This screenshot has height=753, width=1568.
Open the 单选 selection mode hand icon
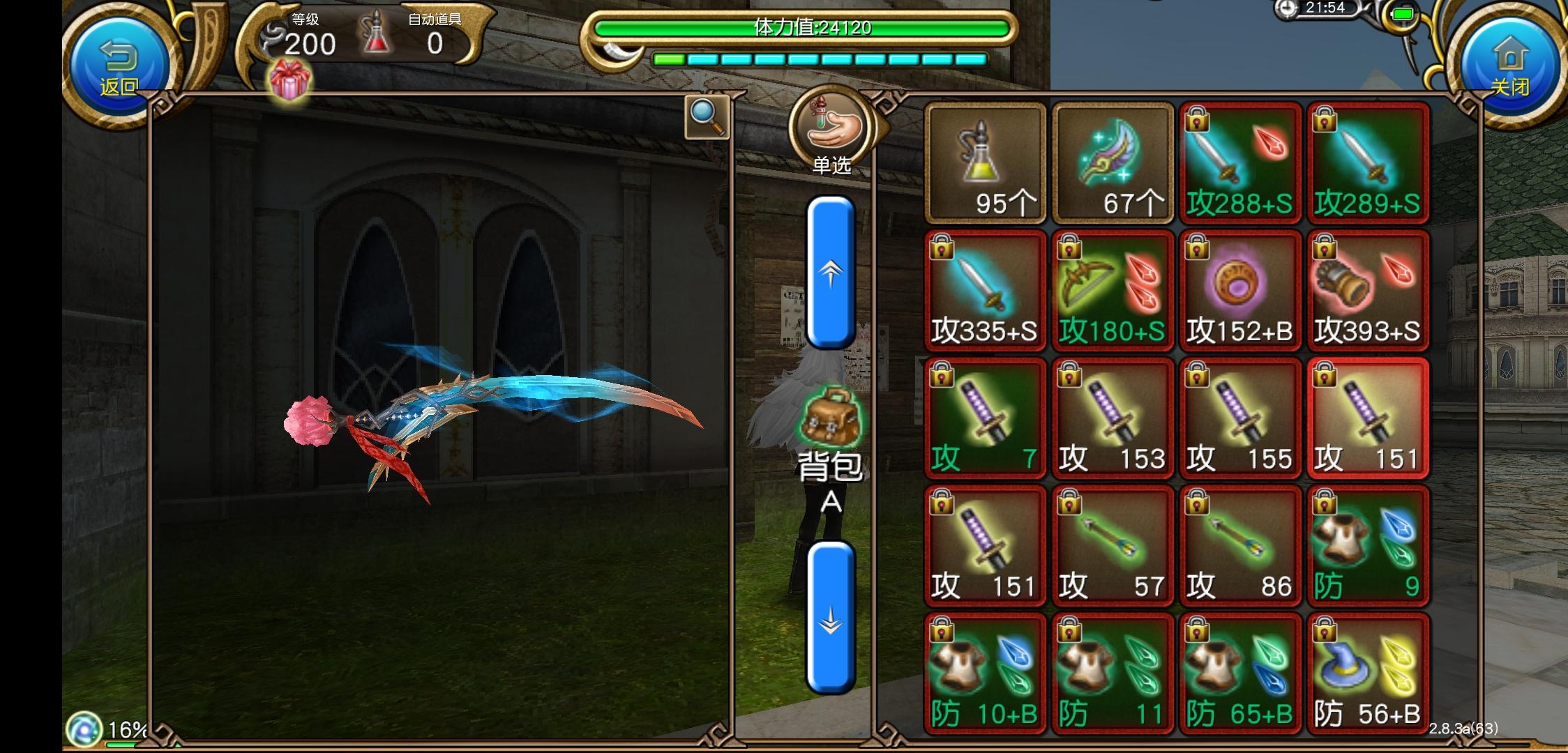tap(832, 127)
